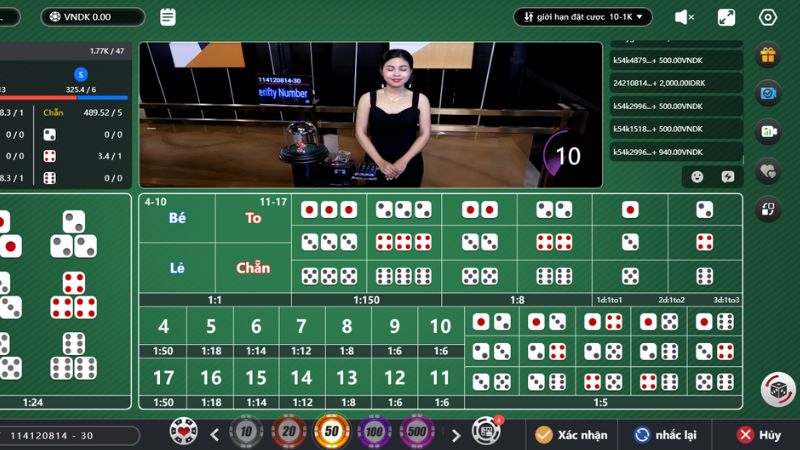Bet on To (big)

click(x=253, y=218)
